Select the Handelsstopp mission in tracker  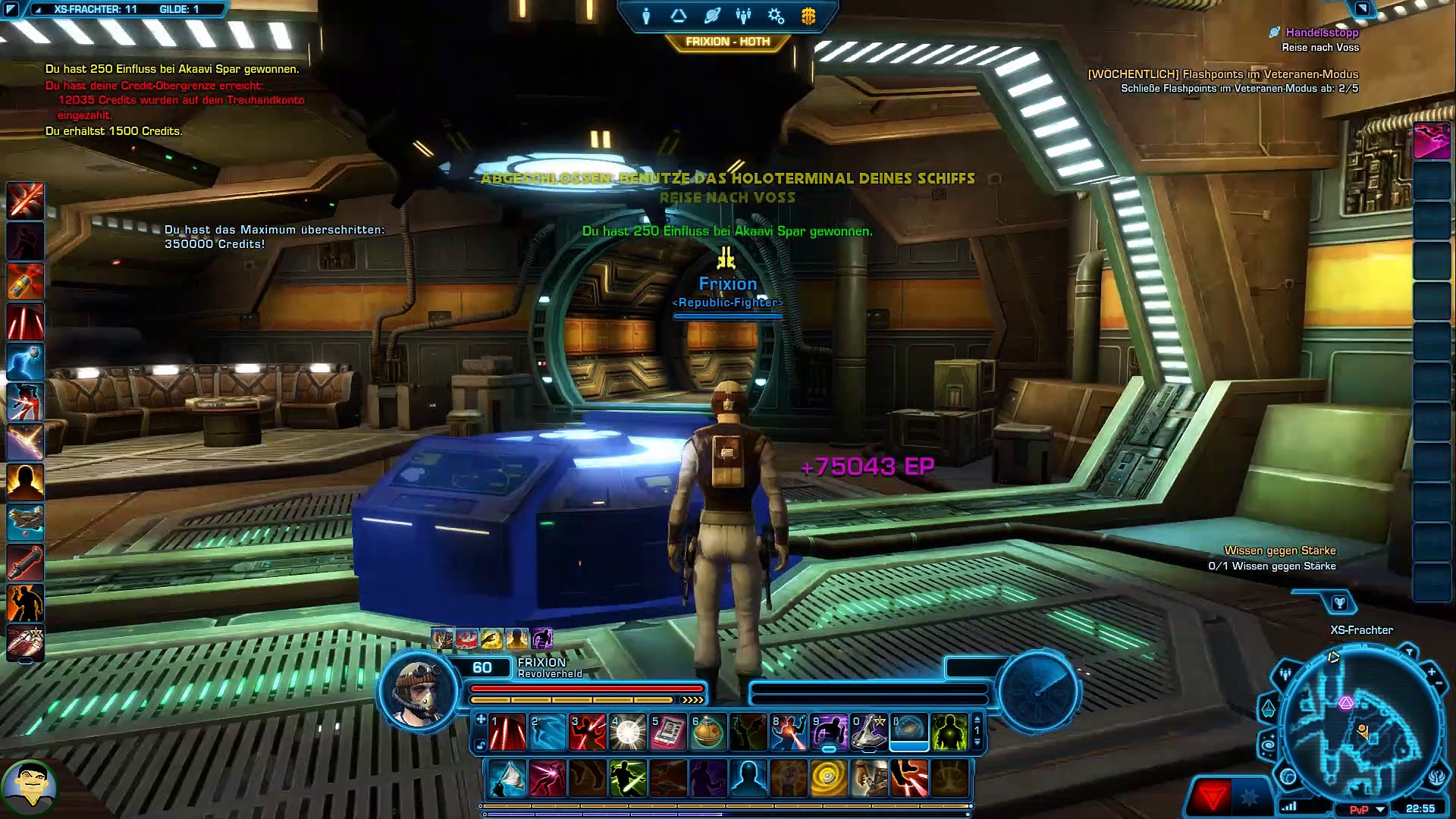pyautogui.click(x=1322, y=33)
